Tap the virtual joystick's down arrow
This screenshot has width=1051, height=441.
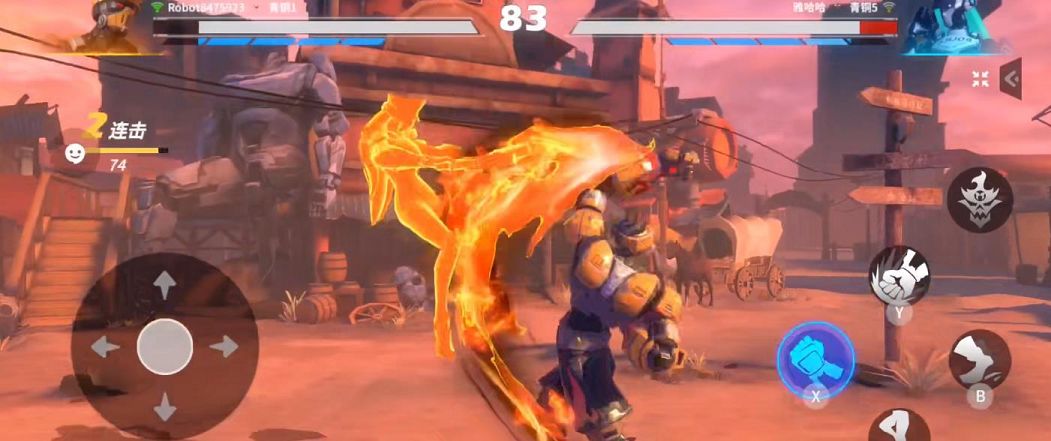coord(164,407)
